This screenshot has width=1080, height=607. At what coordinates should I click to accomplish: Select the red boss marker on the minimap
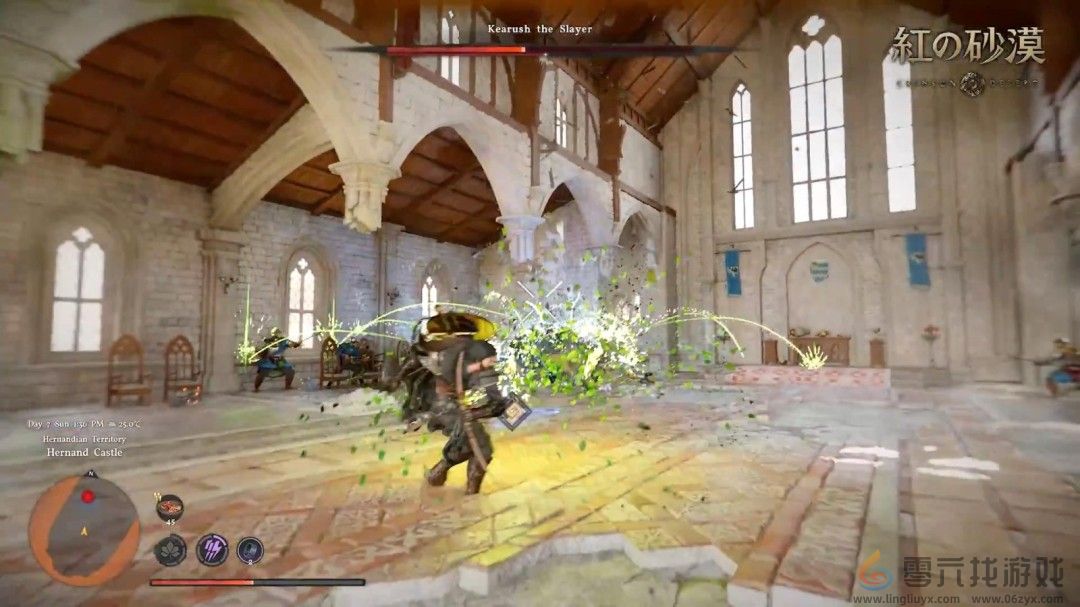click(88, 496)
